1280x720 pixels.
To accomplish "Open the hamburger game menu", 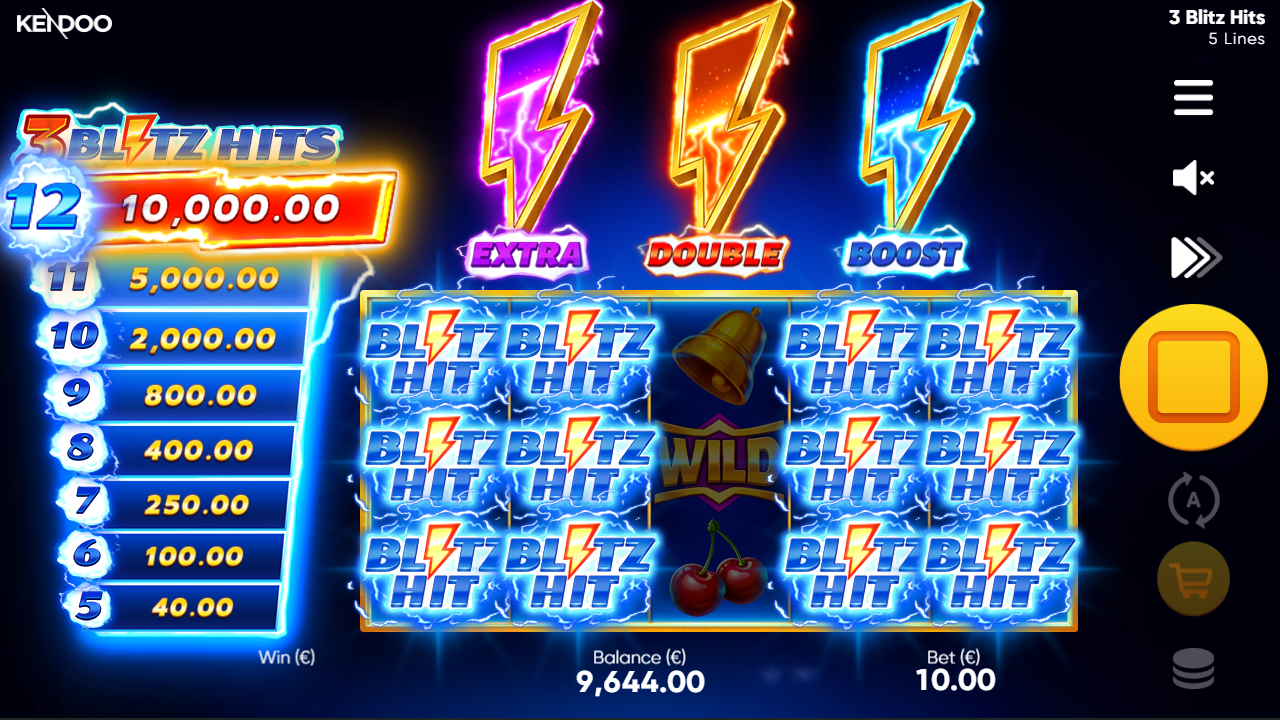I will tap(1192, 98).
